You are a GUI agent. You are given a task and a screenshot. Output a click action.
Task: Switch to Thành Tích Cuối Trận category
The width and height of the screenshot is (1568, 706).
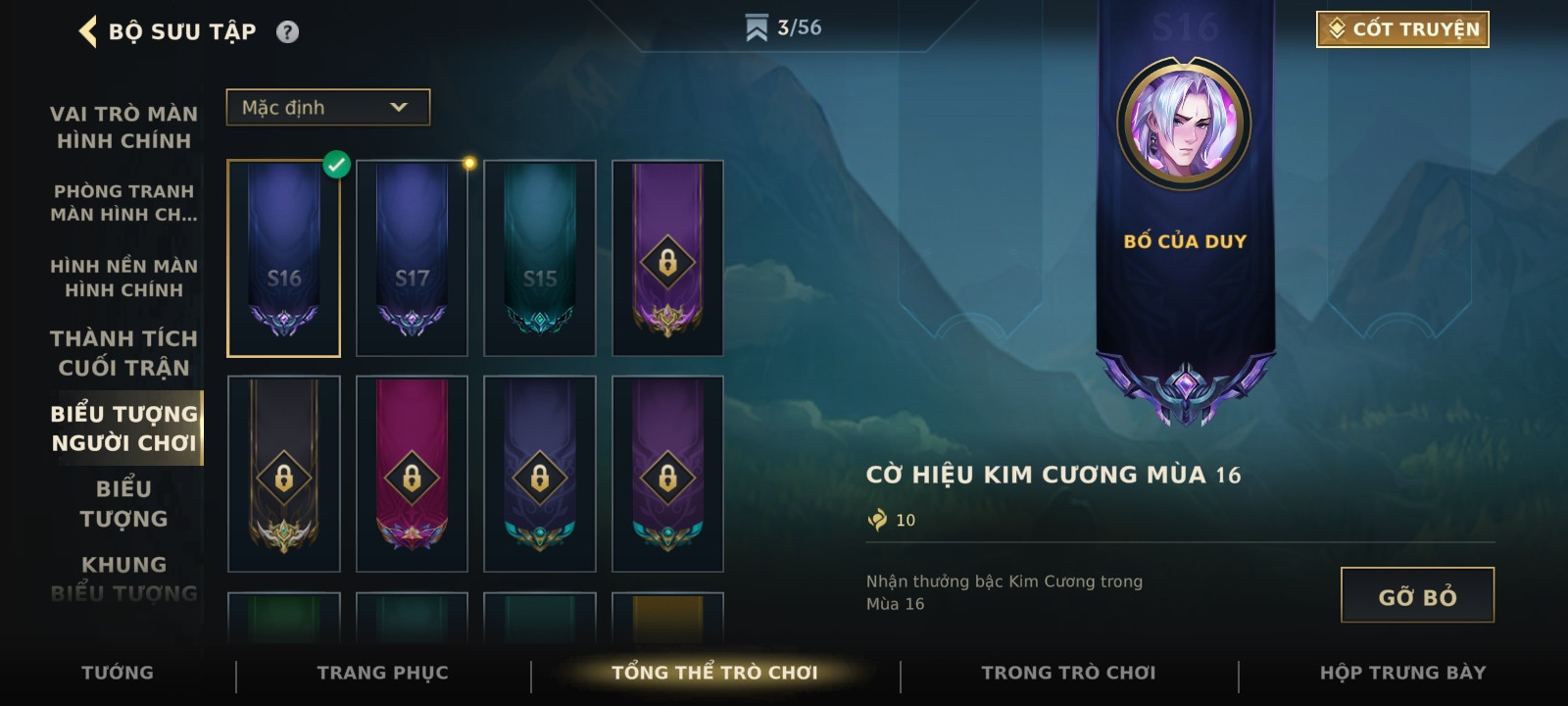point(124,353)
